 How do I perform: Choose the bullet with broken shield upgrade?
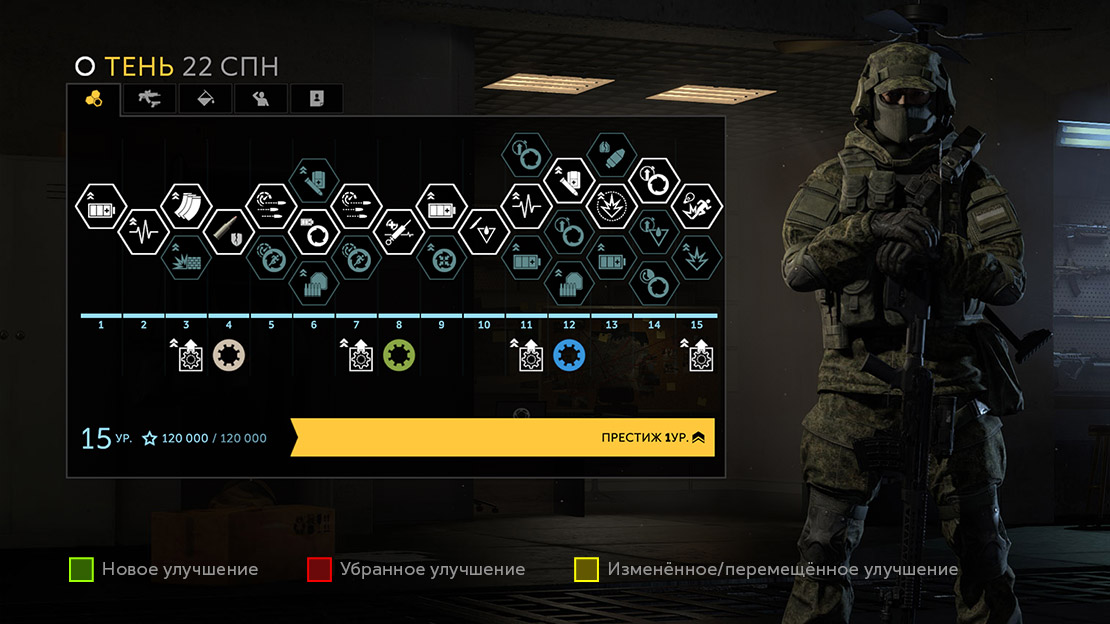[x=228, y=232]
